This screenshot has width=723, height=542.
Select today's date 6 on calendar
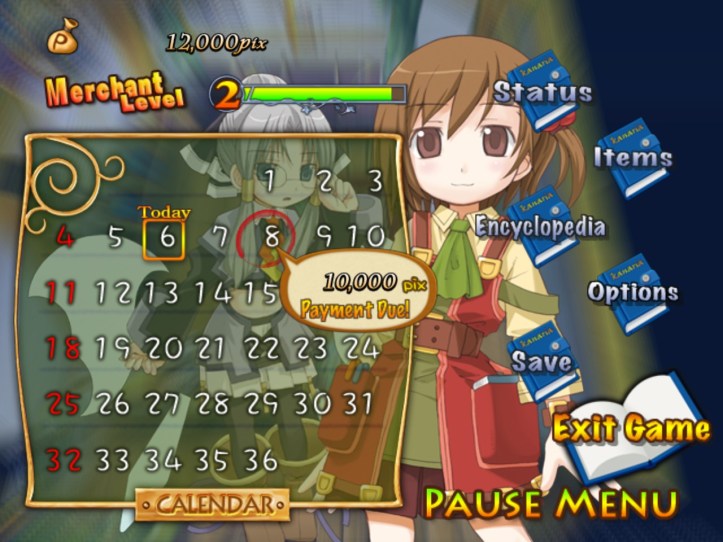pyautogui.click(x=167, y=237)
